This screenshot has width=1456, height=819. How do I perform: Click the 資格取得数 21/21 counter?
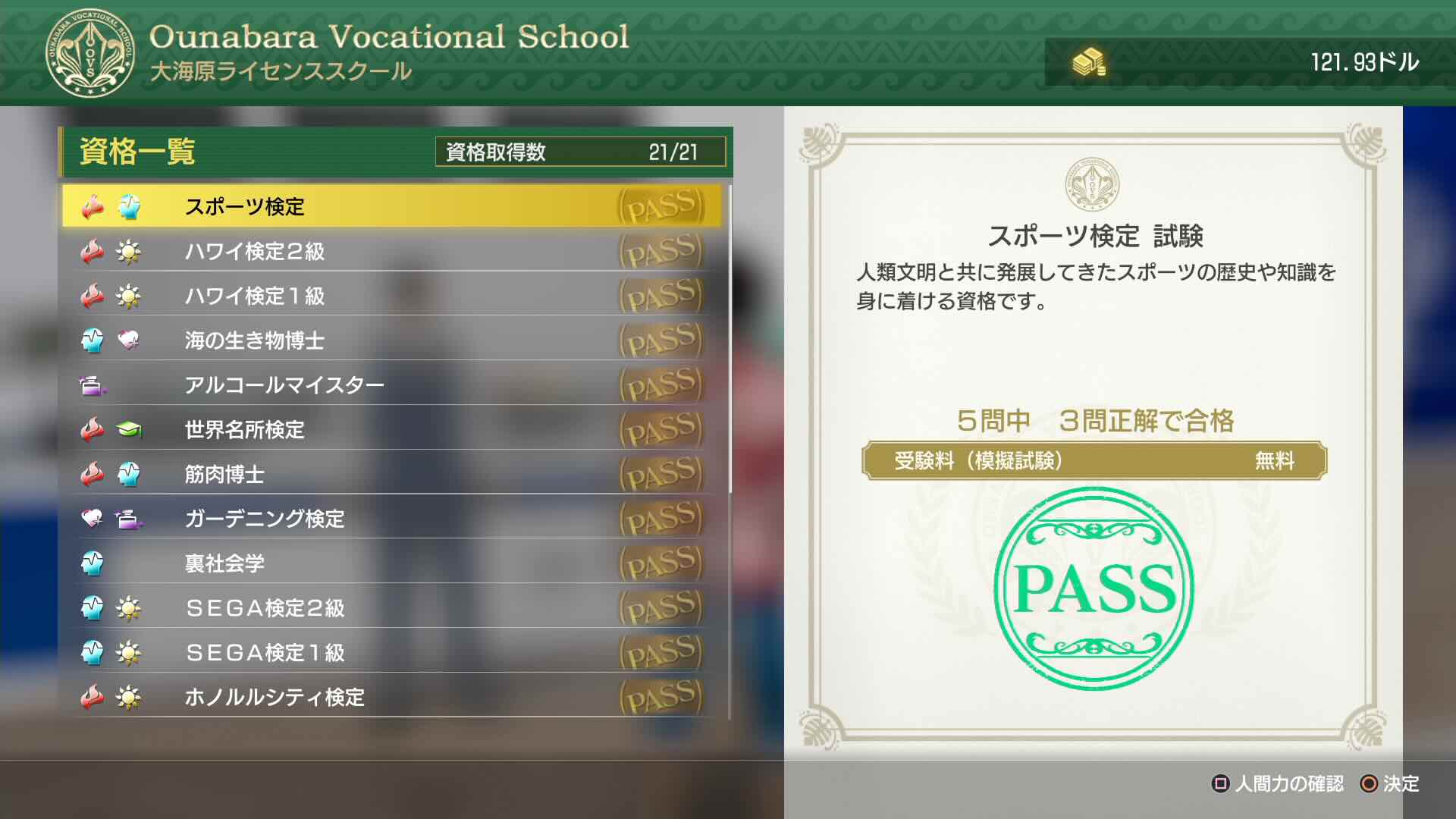(580, 151)
